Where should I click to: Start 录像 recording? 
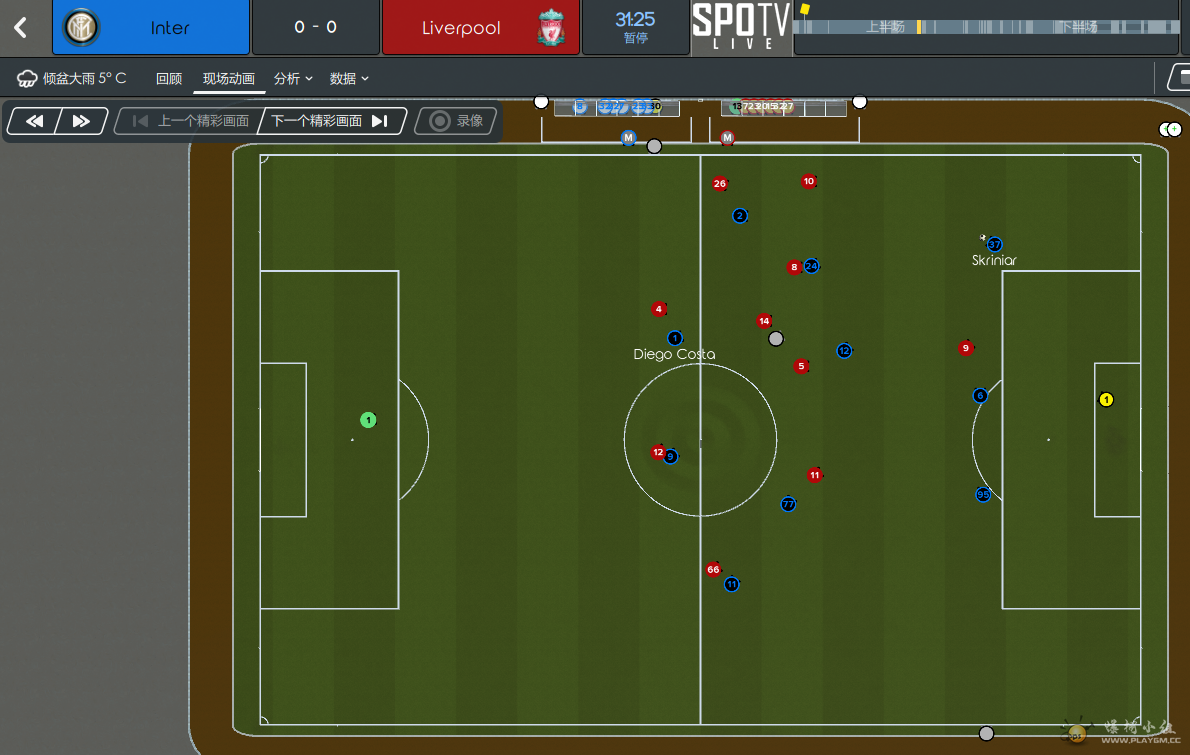tap(456, 121)
